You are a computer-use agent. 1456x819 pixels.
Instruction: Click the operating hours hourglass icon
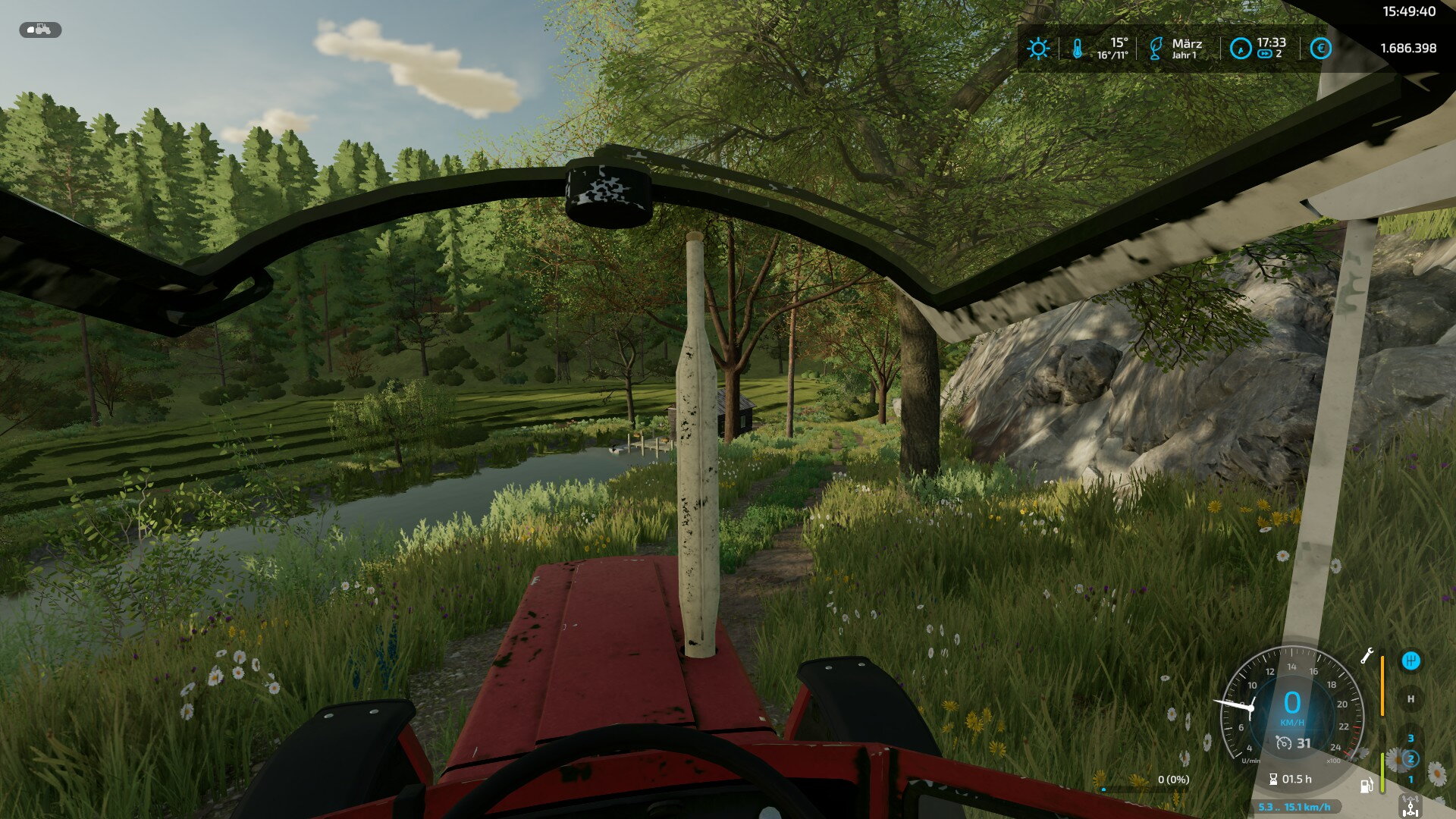pos(1273,779)
